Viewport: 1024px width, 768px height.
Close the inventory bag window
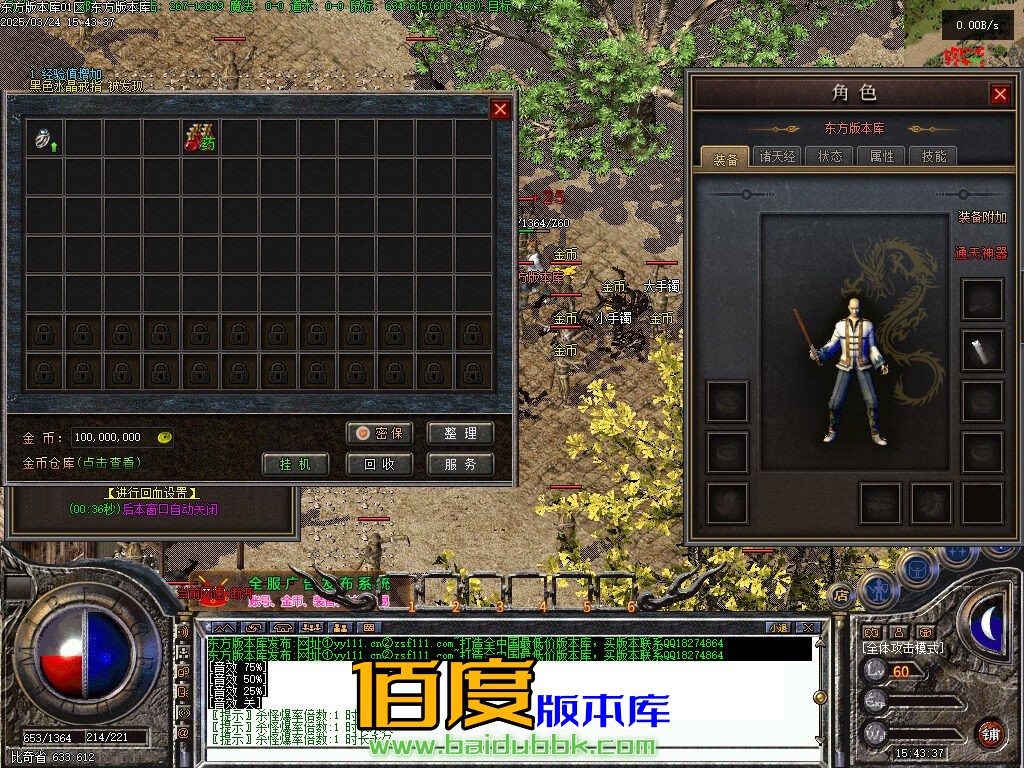(x=501, y=109)
